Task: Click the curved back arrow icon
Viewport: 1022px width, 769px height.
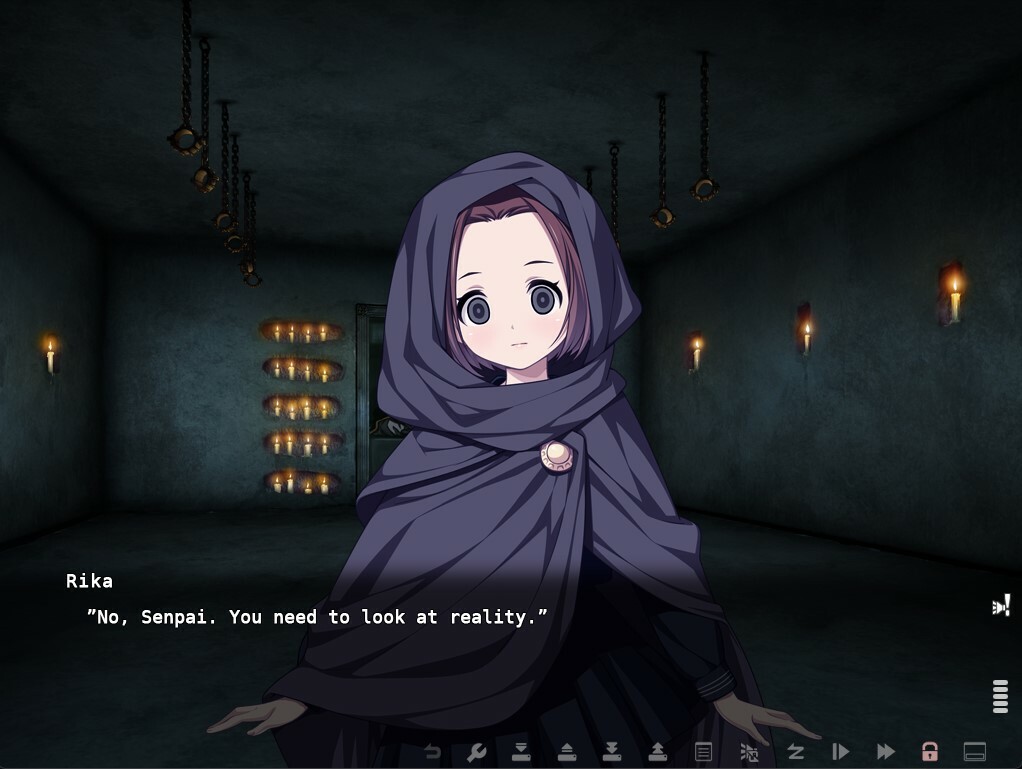Action: [432, 752]
